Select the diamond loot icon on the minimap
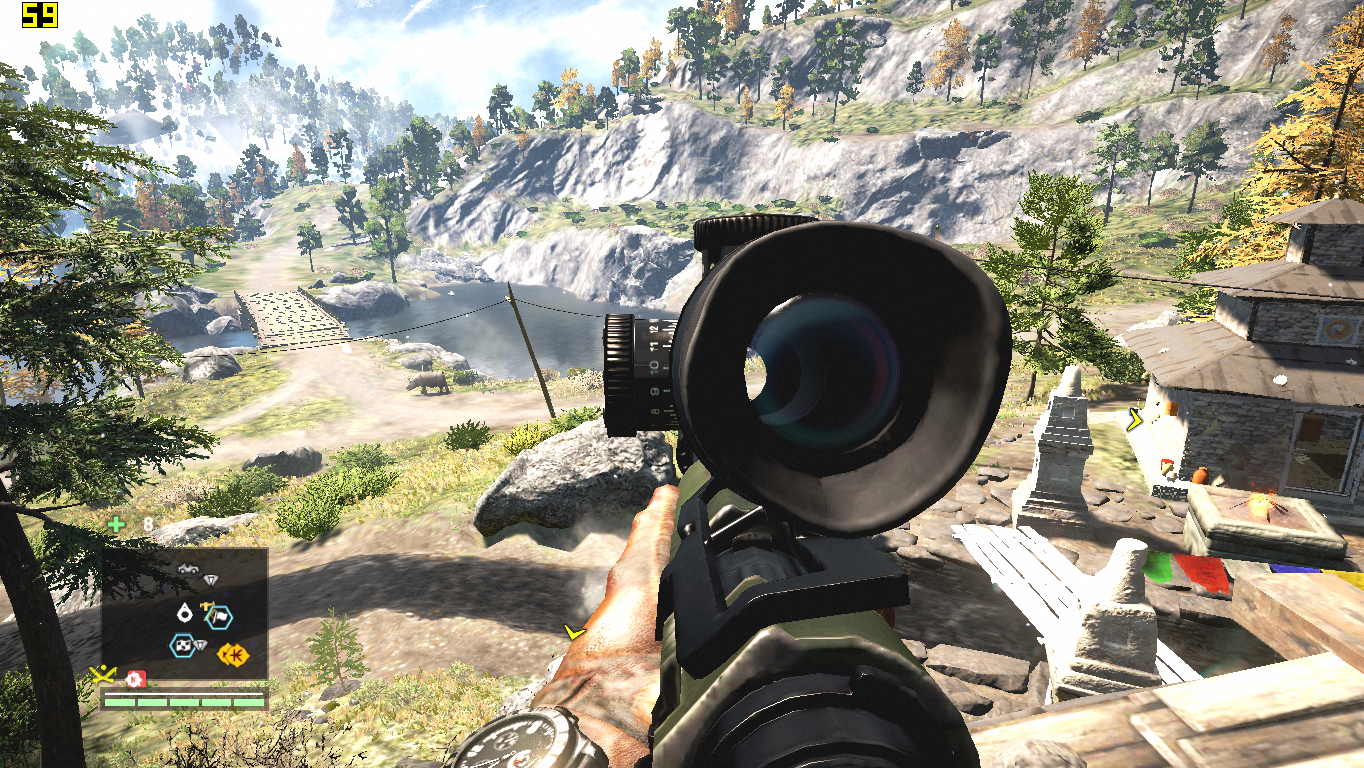Viewport: 1364px width, 768px height. (211, 579)
